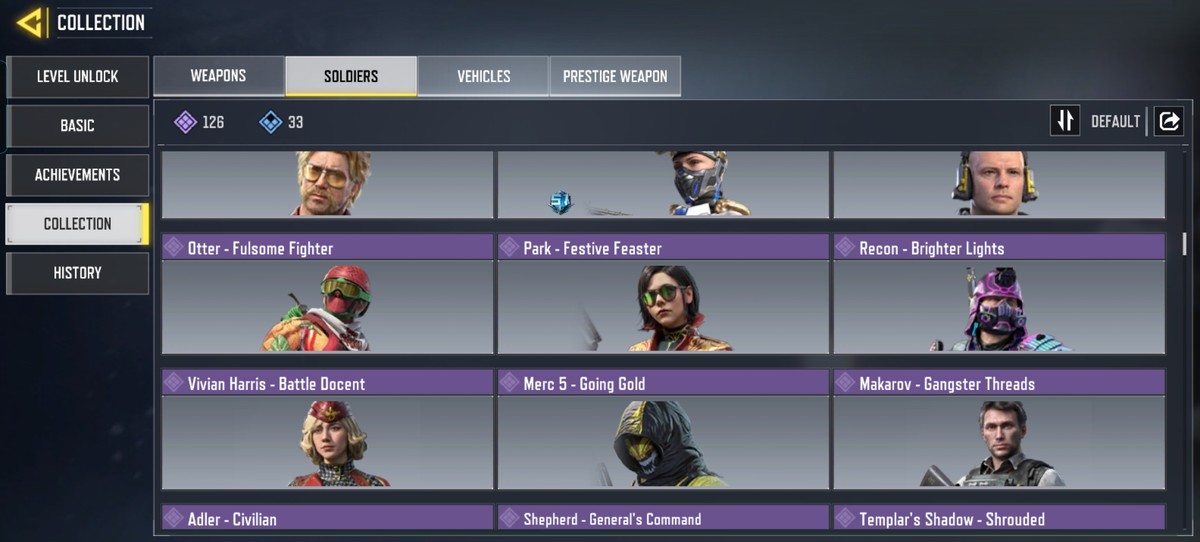The height and width of the screenshot is (542, 1200).
Task: Open the History section
Action: tap(77, 273)
